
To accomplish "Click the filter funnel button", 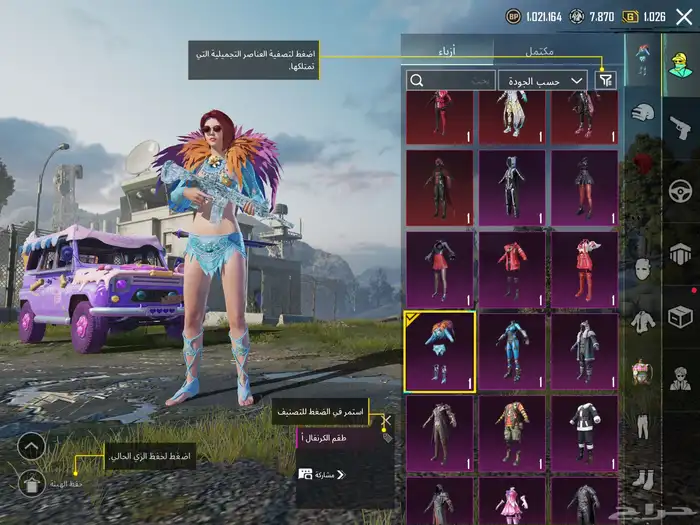I will coord(606,80).
